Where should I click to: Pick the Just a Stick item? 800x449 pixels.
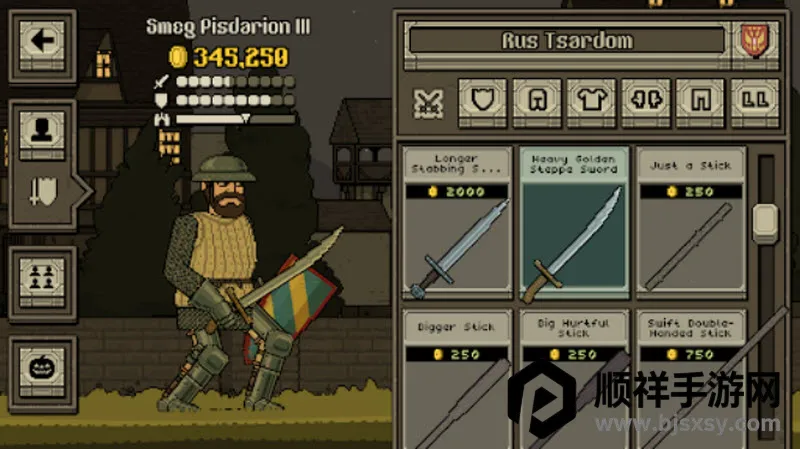(x=691, y=222)
